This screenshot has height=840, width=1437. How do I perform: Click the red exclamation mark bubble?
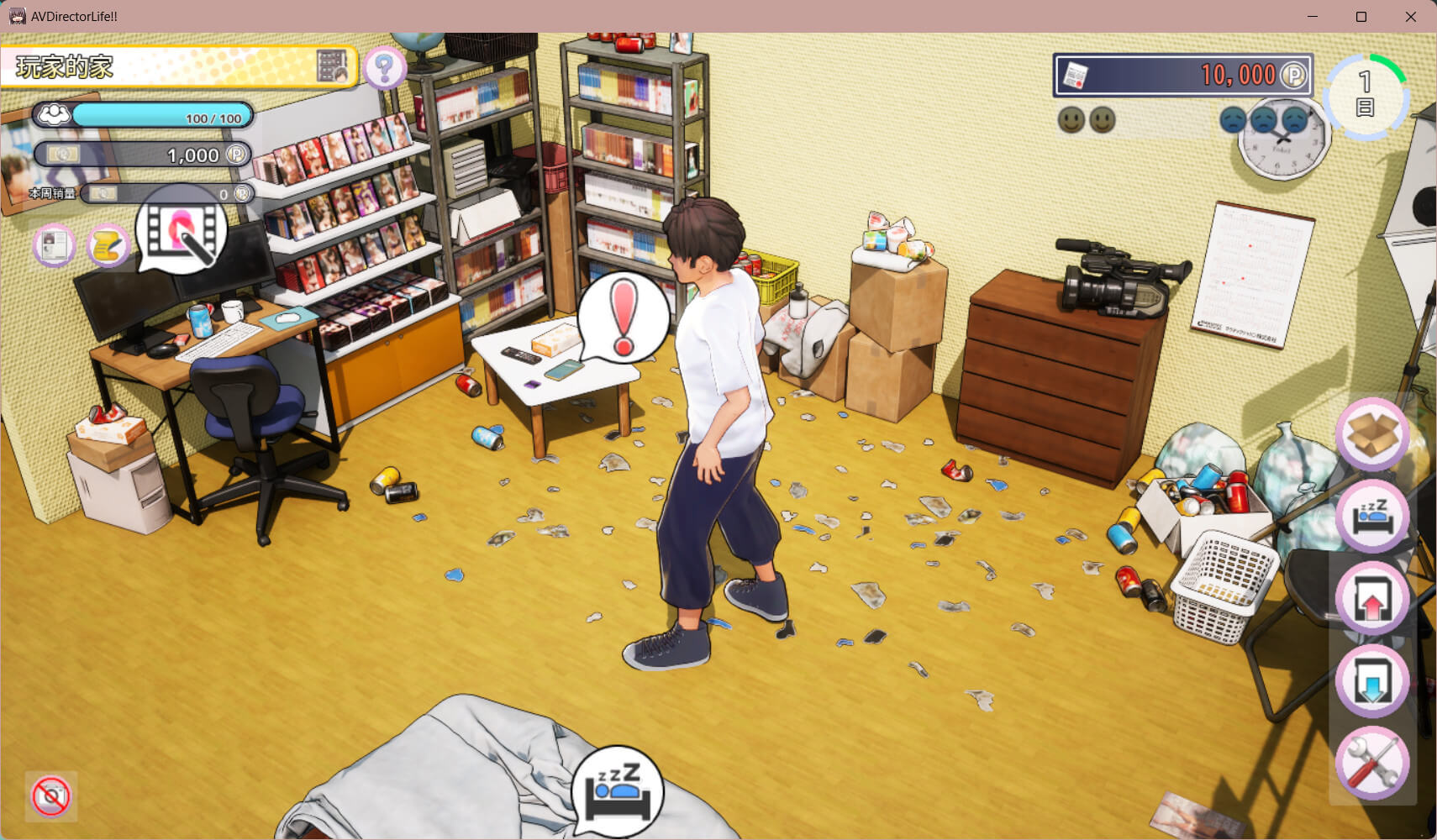coord(623,318)
